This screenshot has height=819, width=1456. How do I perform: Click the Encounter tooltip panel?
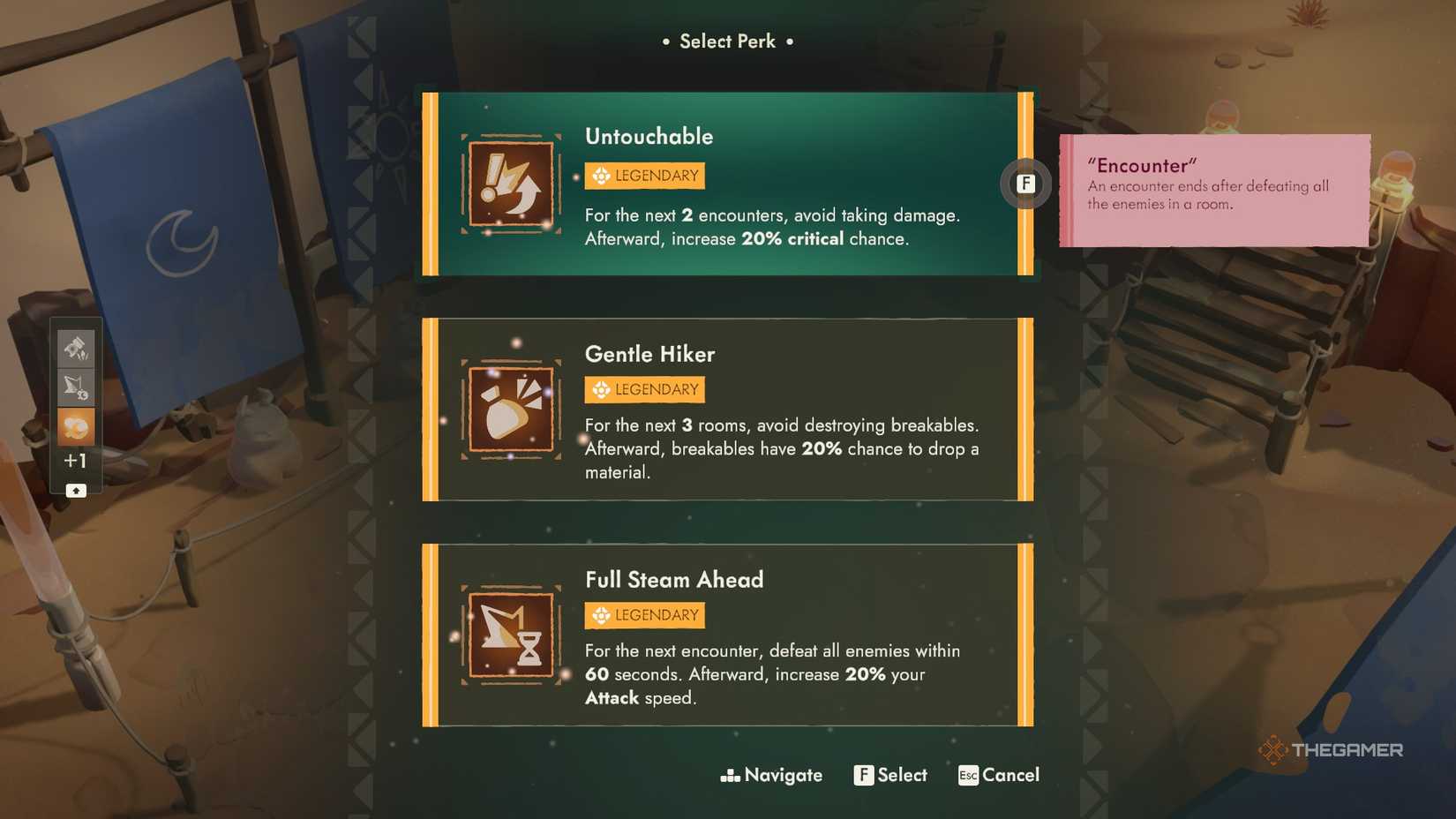coord(1213,191)
